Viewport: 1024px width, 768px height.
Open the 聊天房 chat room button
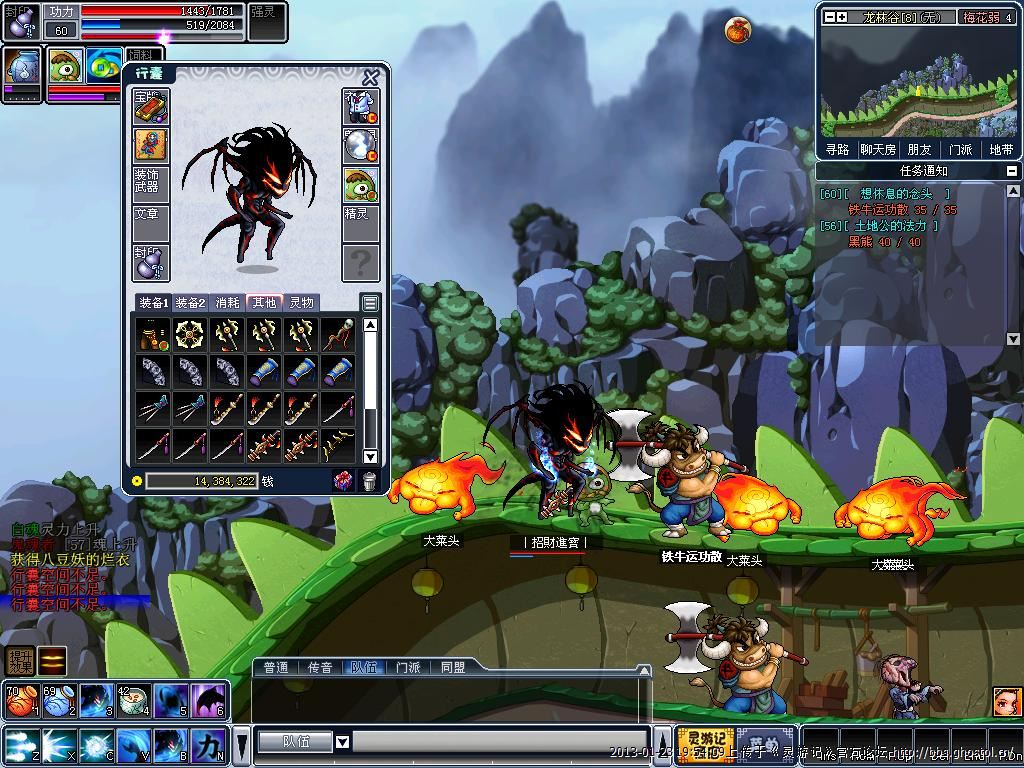tap(876, 149)
